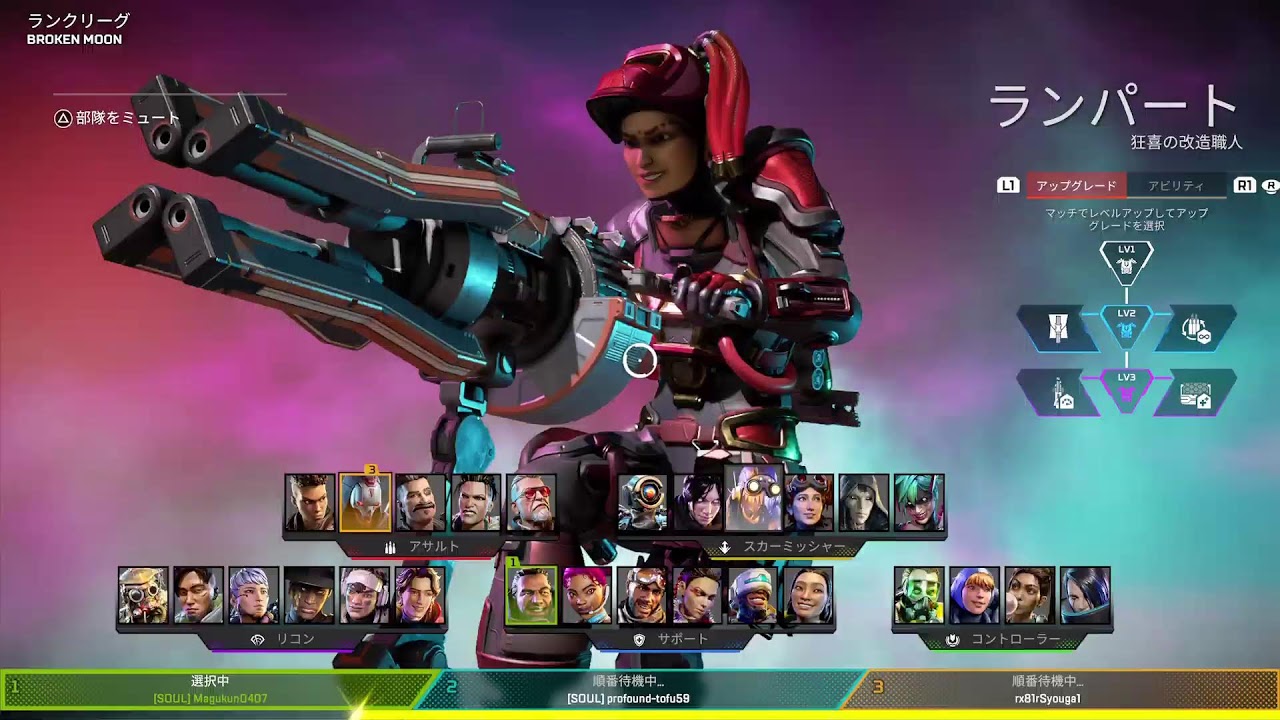
Task: Pick Caustic with the gas mask
Action: pyautogui.click(x=919, y=596)
